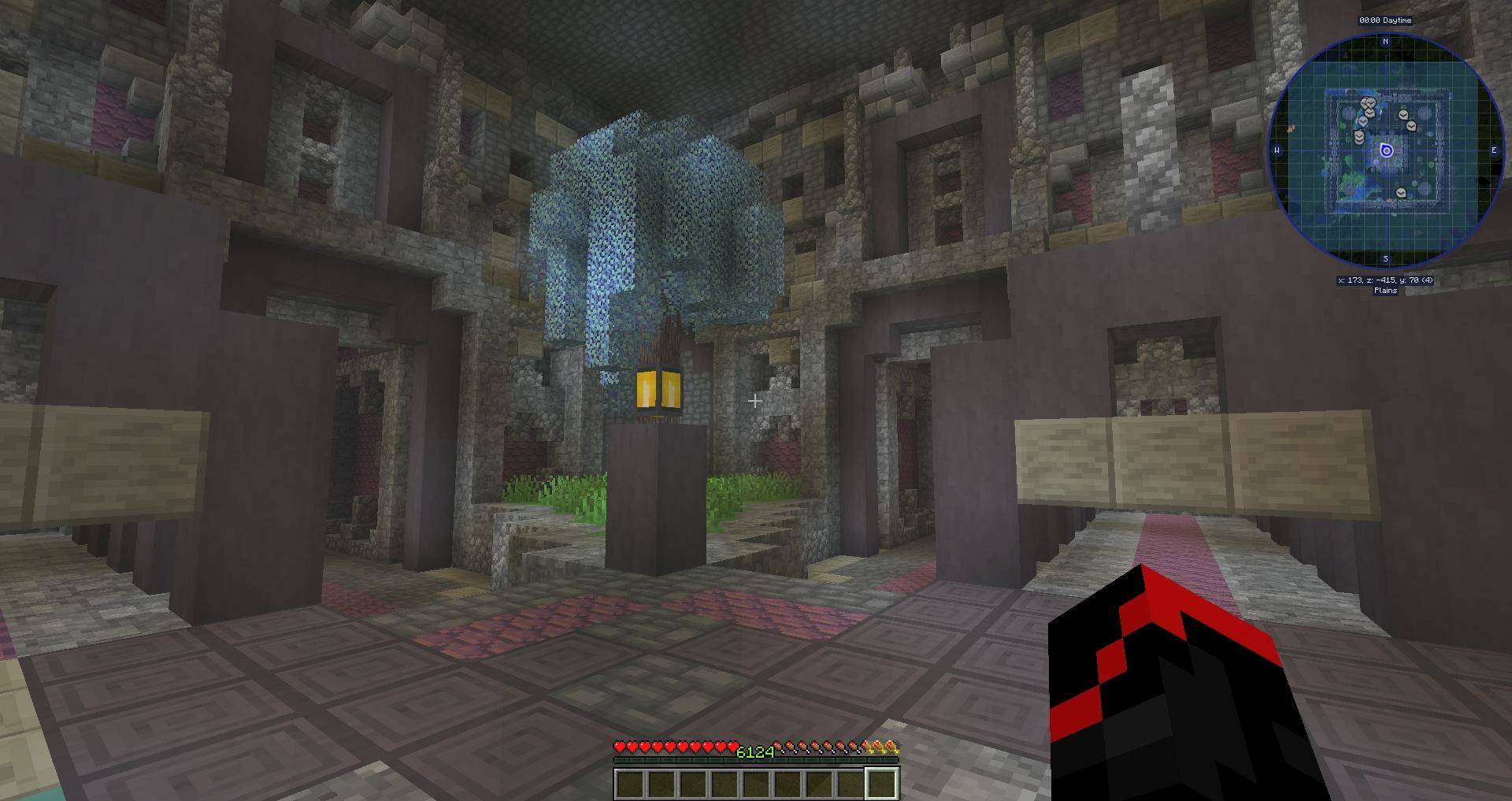Viewport: 1512px width, 801px height.
Task: Click the W compass marker on the minimap edge
Action: [1277, 150]
